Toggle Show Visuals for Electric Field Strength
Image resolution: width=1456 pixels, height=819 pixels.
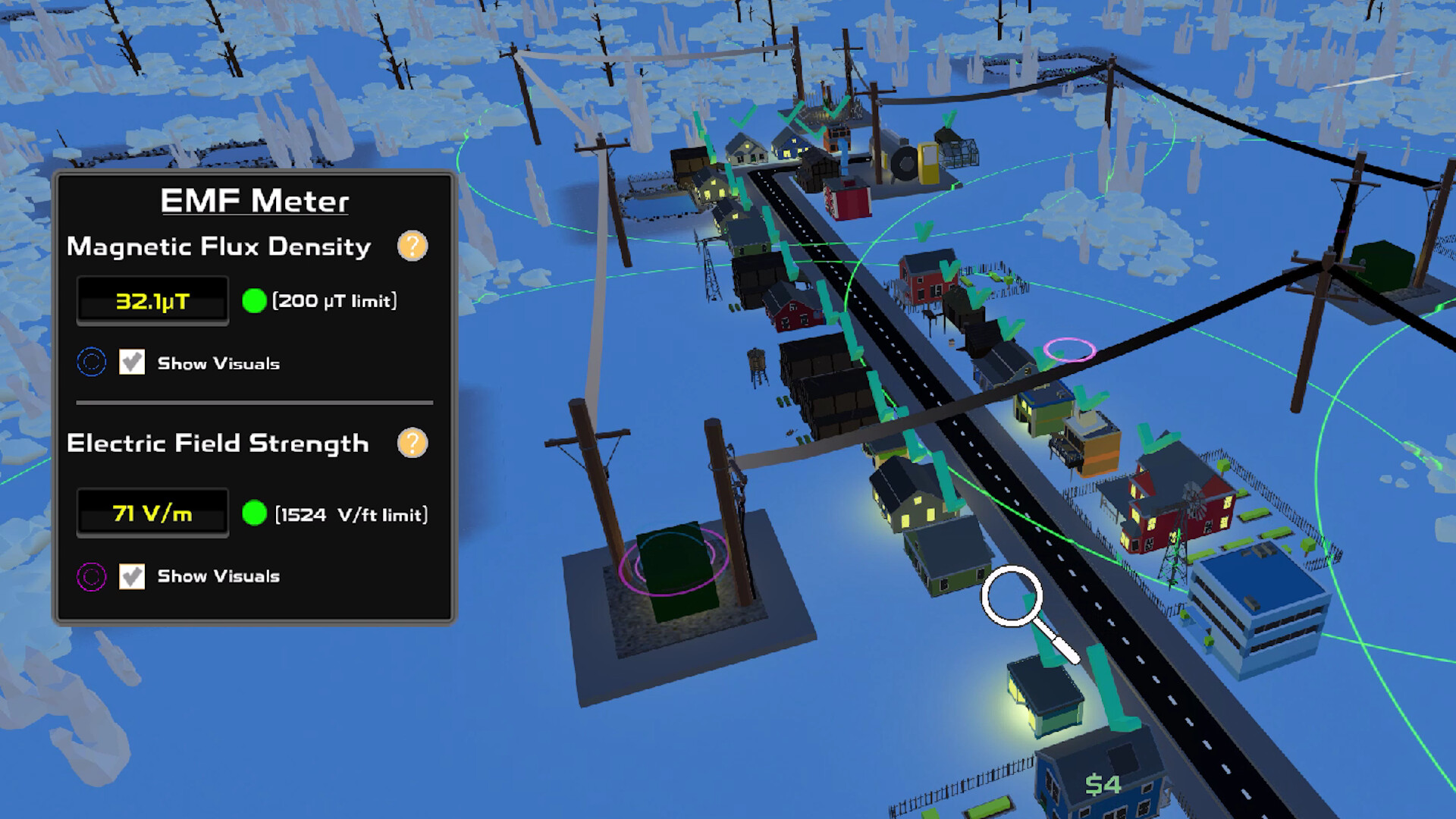coord(133,576)
